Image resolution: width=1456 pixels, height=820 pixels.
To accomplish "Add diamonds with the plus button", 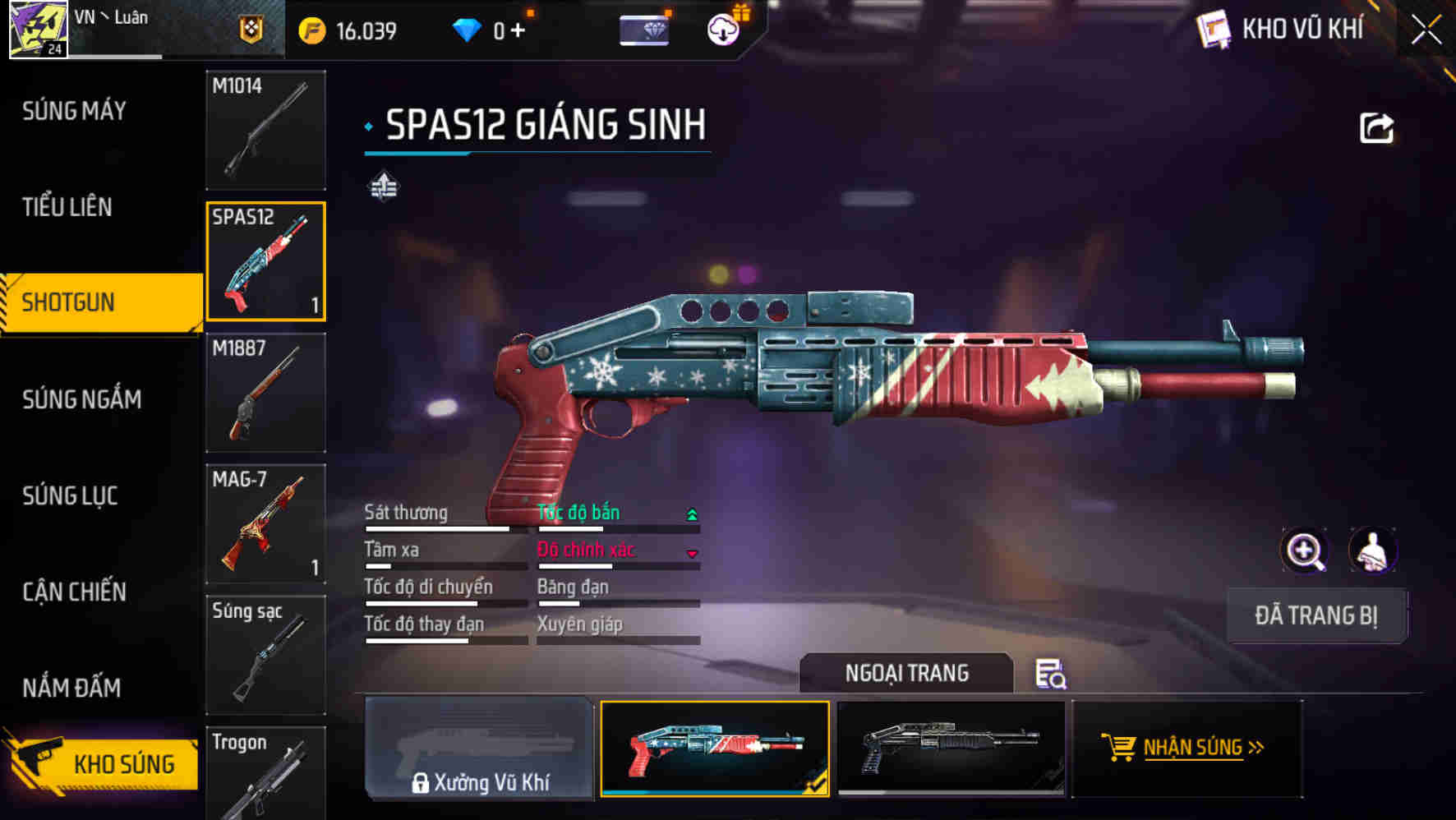I will point(518,31).
